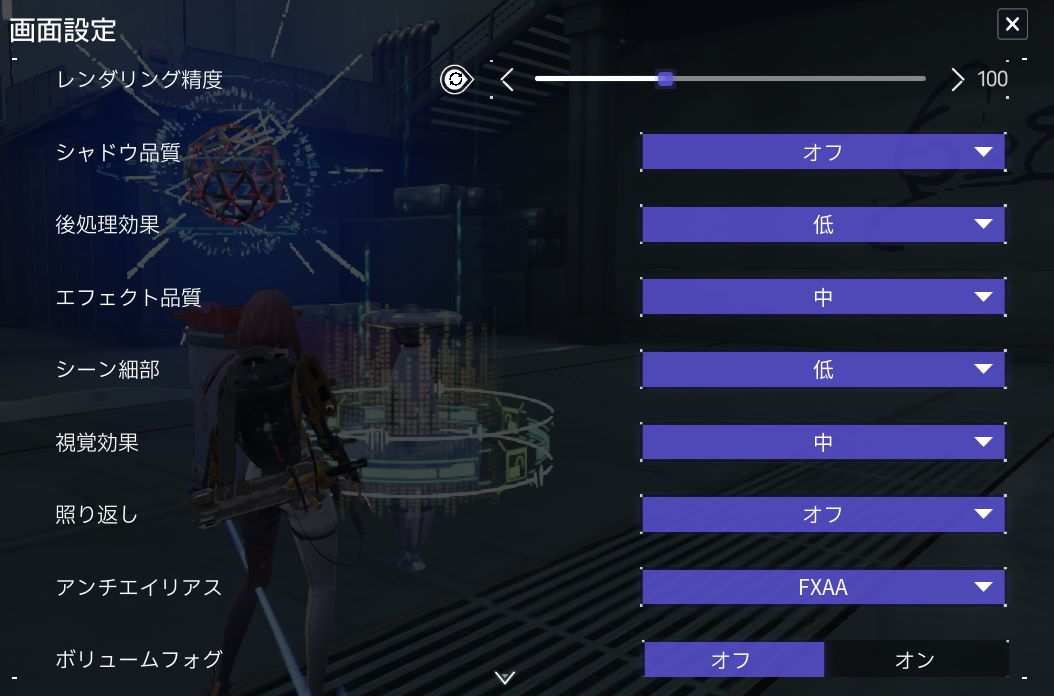Screen dimensions: 1054x696
Task: Open the 照り返し dropdown
Action: click(x=823, y=515)
